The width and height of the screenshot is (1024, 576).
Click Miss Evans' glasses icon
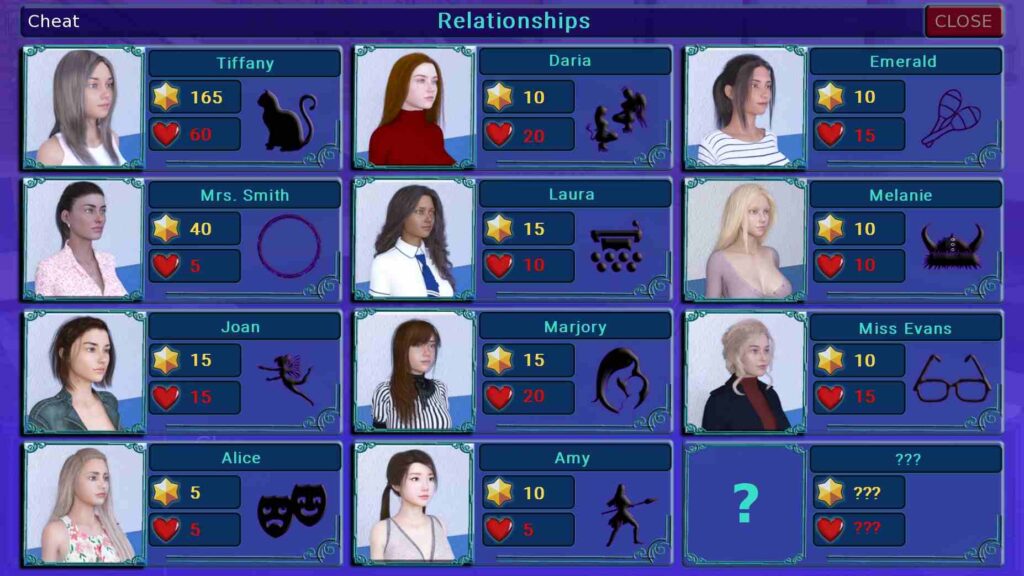pos(951,378)
